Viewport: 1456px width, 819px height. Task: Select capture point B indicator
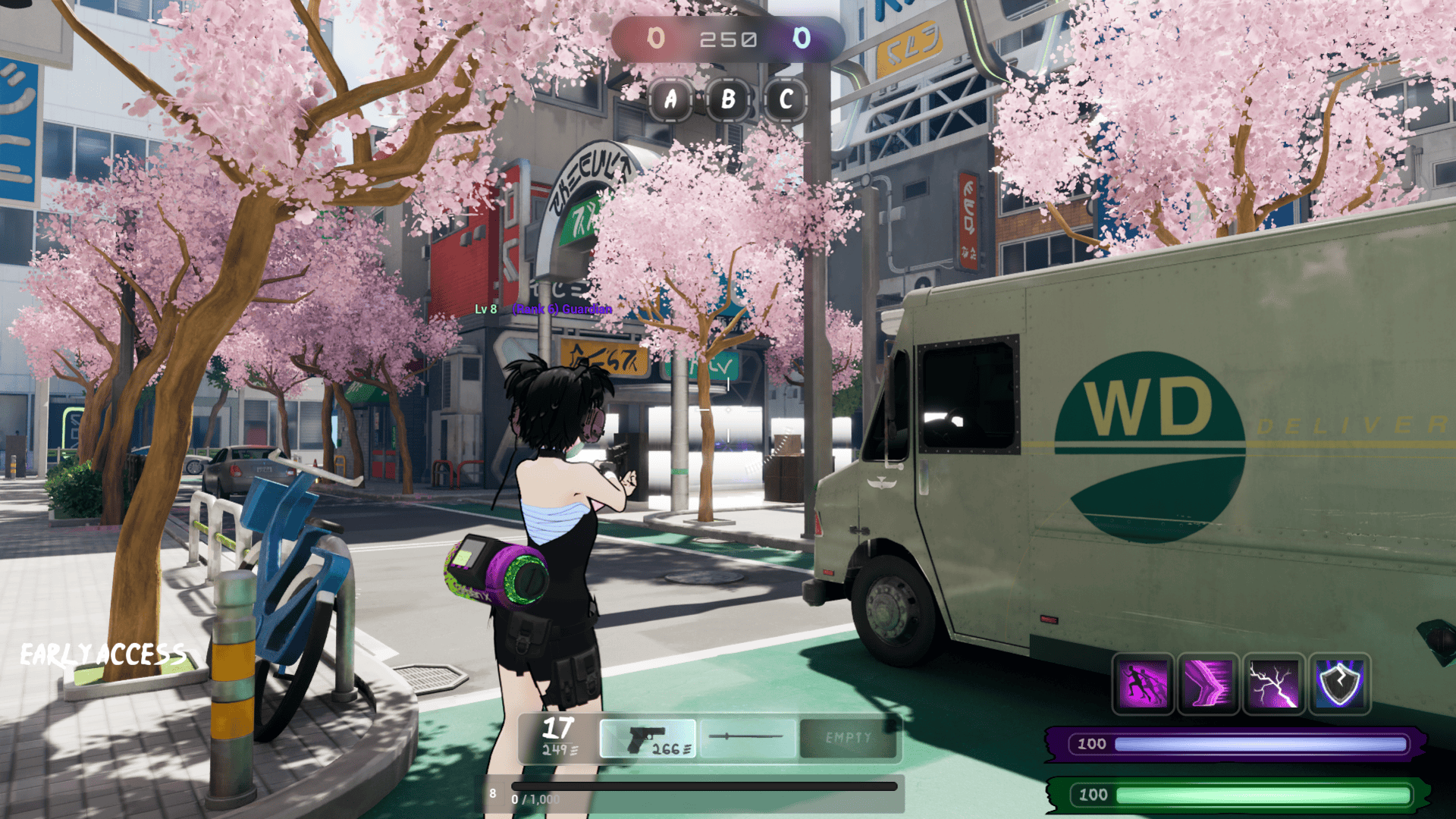(728, 99)
